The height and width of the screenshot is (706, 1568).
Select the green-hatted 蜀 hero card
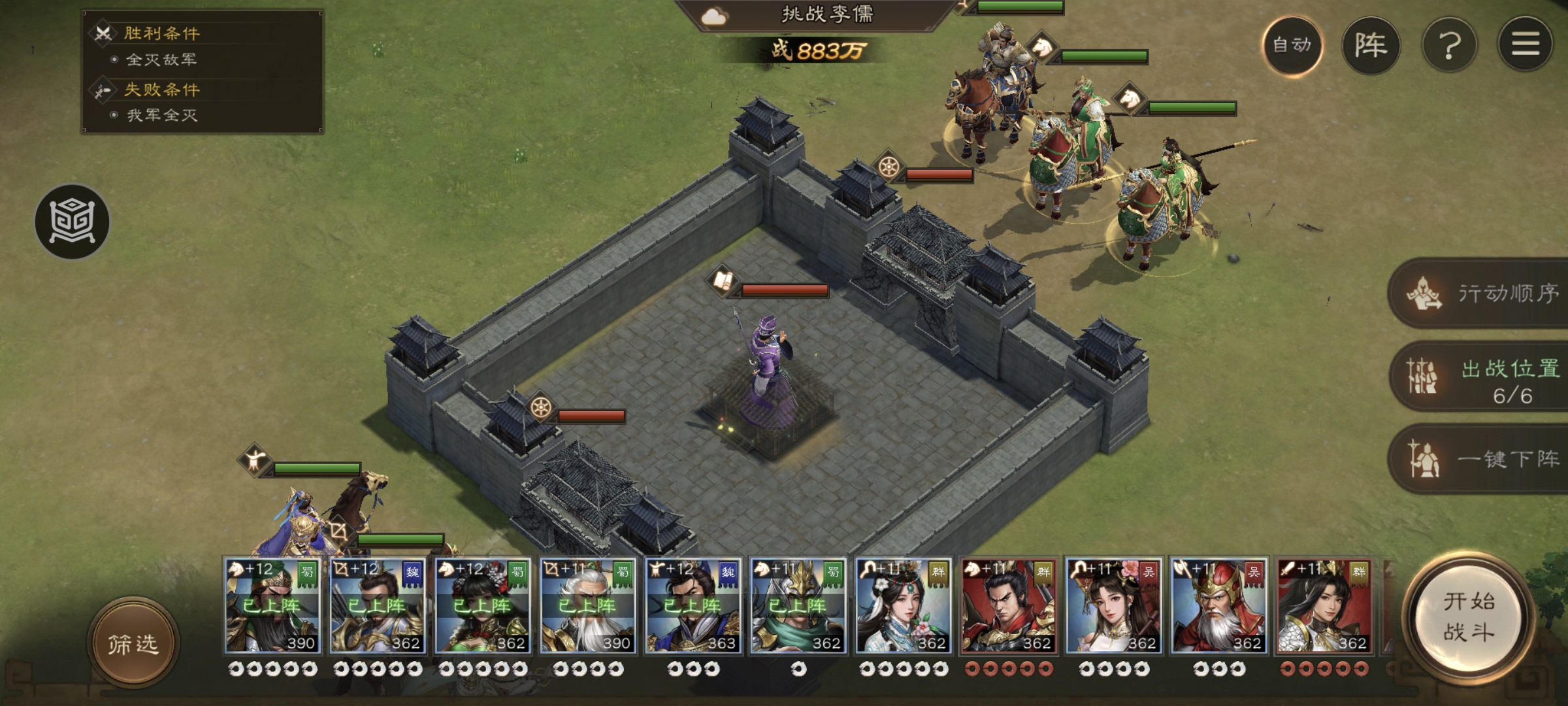[272, 606]
